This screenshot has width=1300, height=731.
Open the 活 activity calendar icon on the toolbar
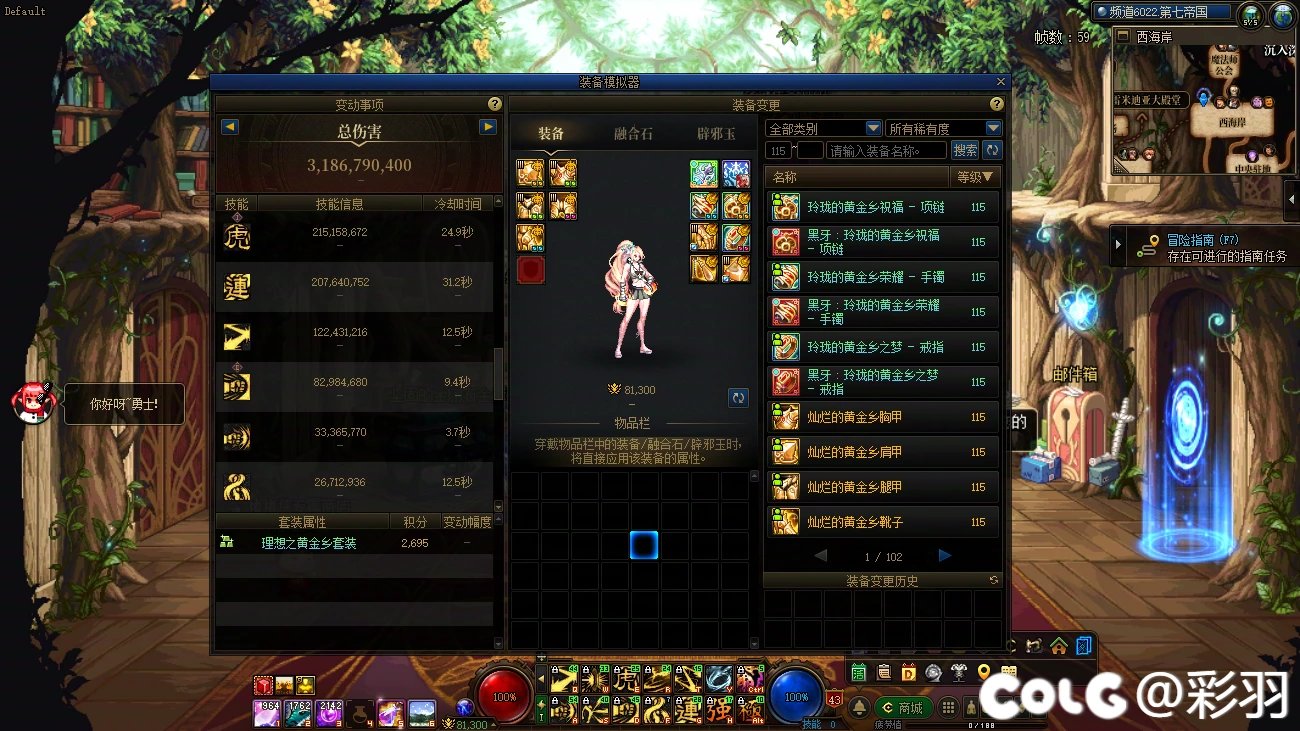[858, 672]
